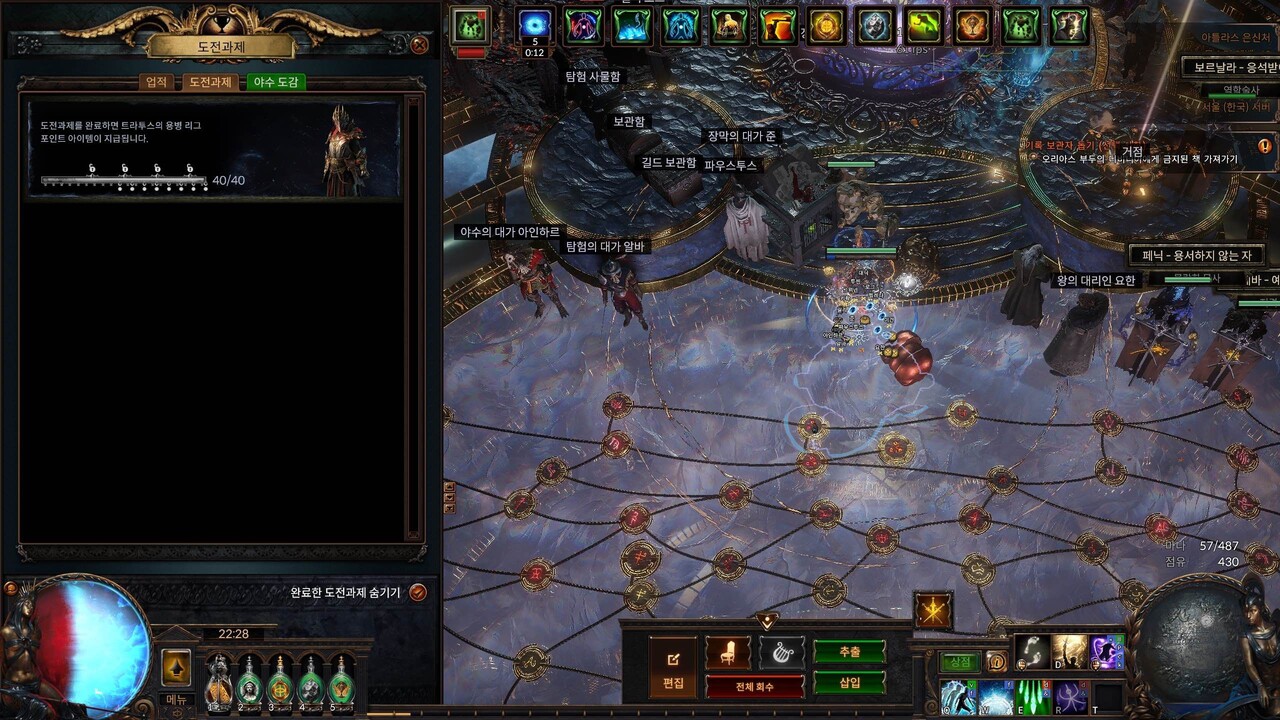Select the chair decoration icon button
The image size is (1280, 720).
coord(727,653)
